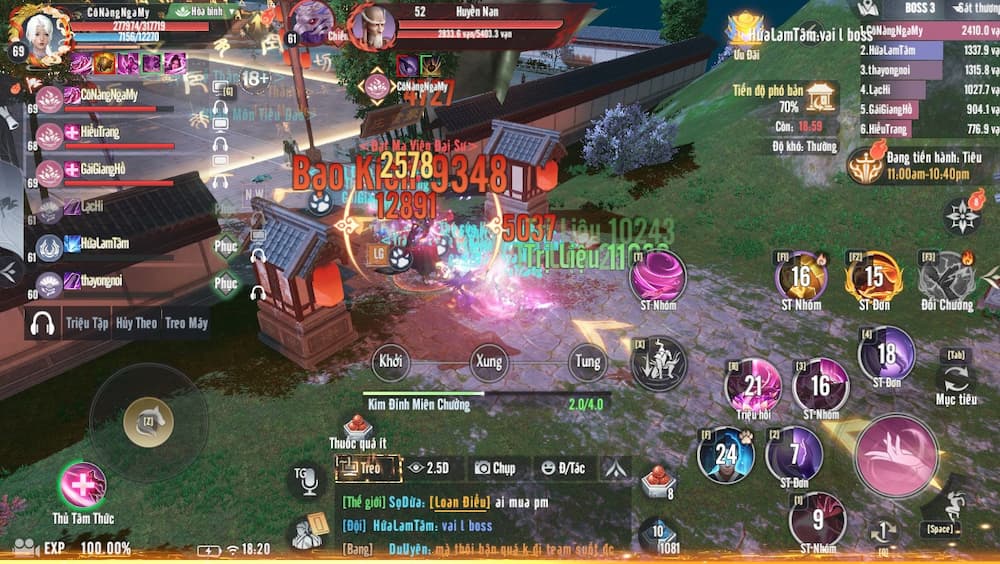Open the Chụp screenshot camera
Image resolution: width=1000 pixels, height=564 pixels.
tap(494, 467)
